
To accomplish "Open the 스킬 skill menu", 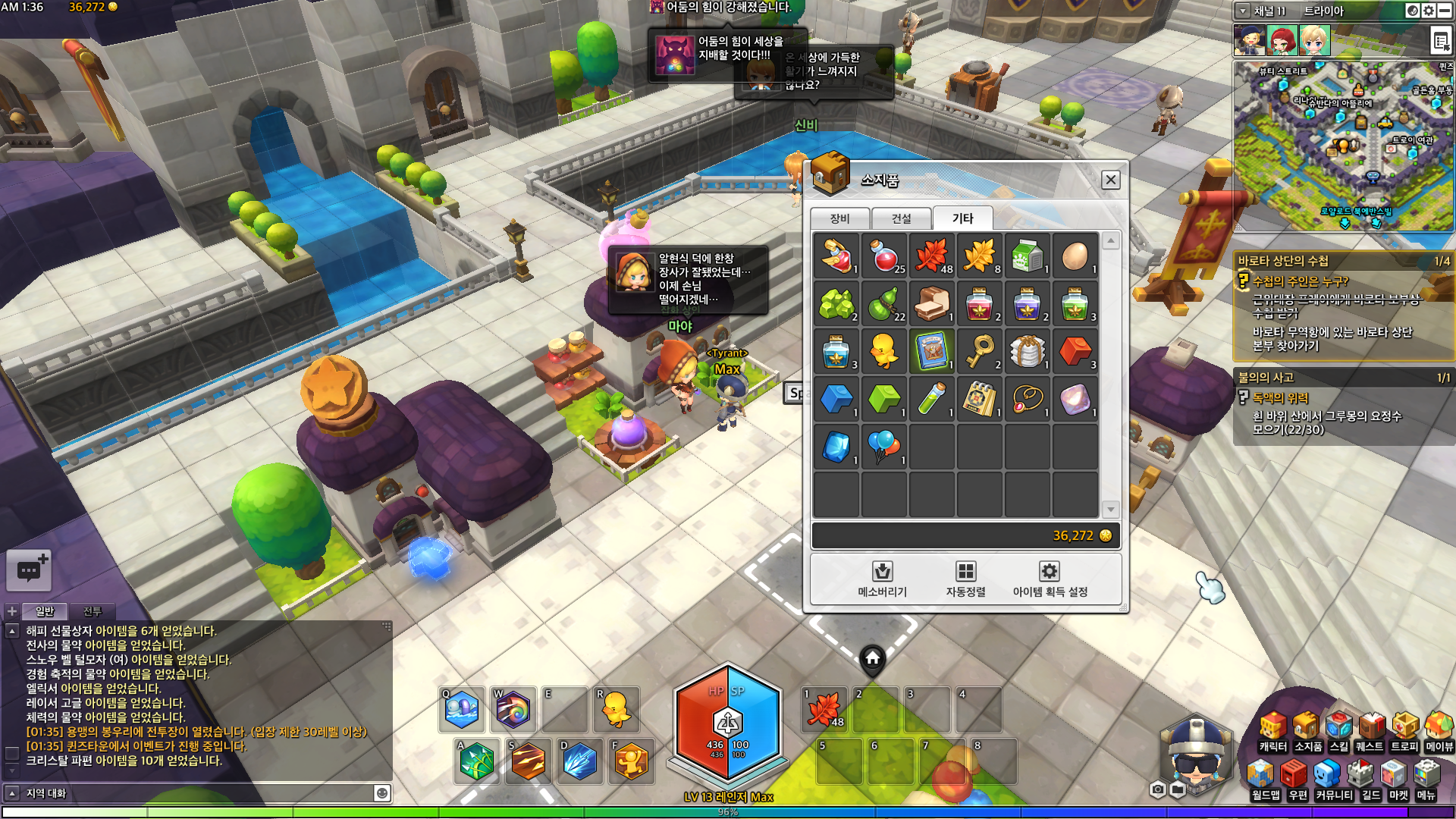I will [1338, 733].
